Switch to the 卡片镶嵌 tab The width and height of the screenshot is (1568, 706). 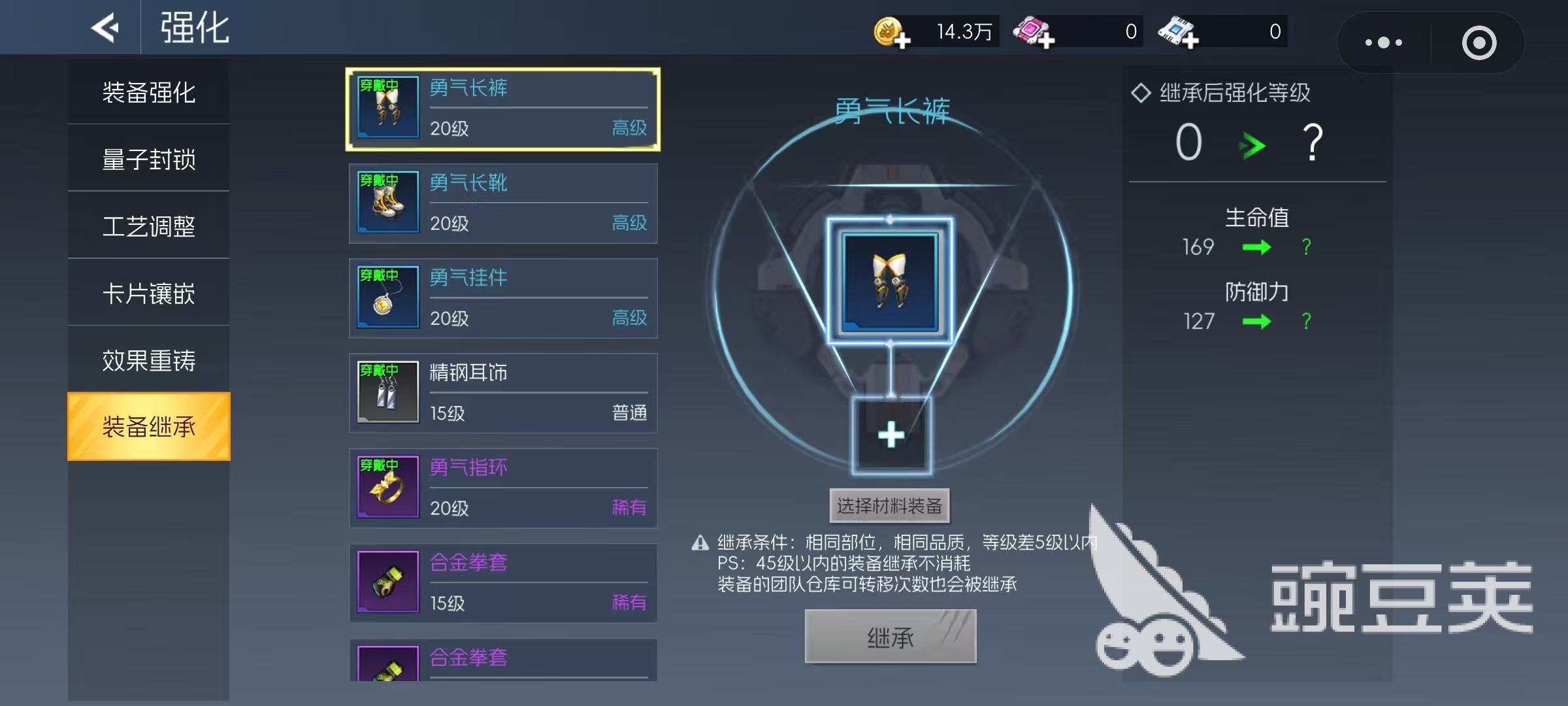149,293
